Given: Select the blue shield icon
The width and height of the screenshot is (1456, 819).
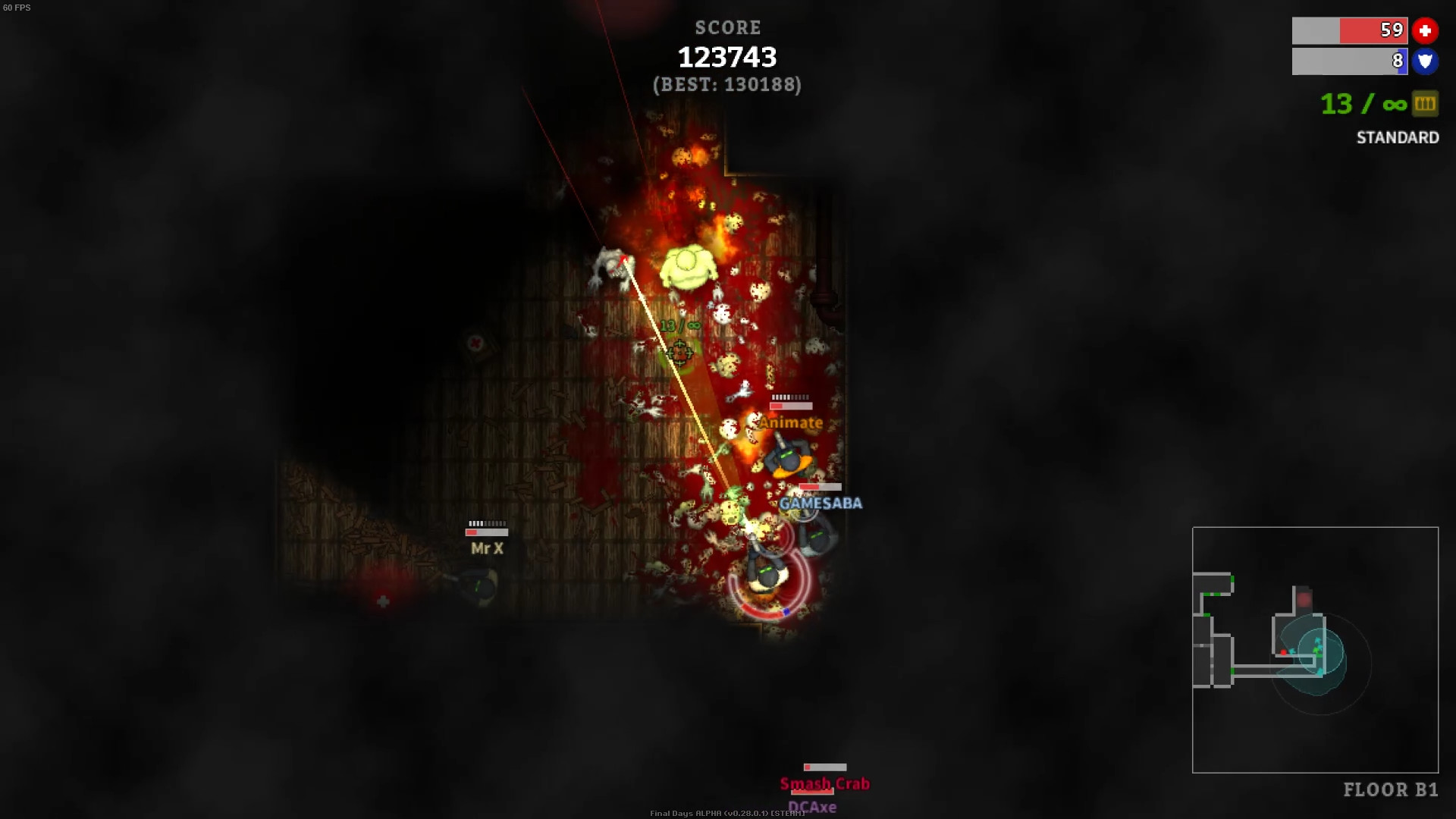Looking at the screenshot, I should pyautogui.click(x=1426, y=62).
